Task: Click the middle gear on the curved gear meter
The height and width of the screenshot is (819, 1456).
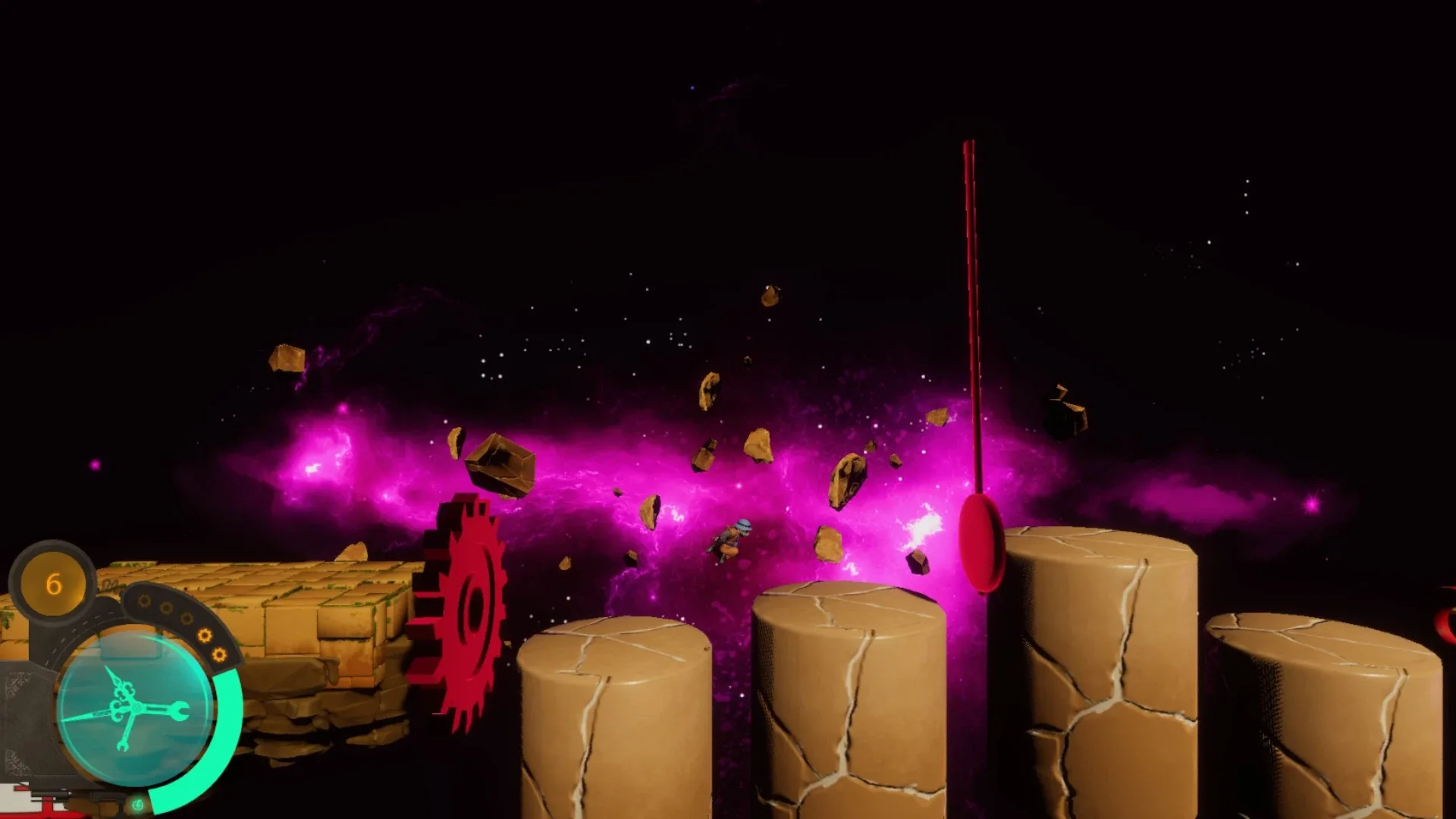Action: coord(186,618)
